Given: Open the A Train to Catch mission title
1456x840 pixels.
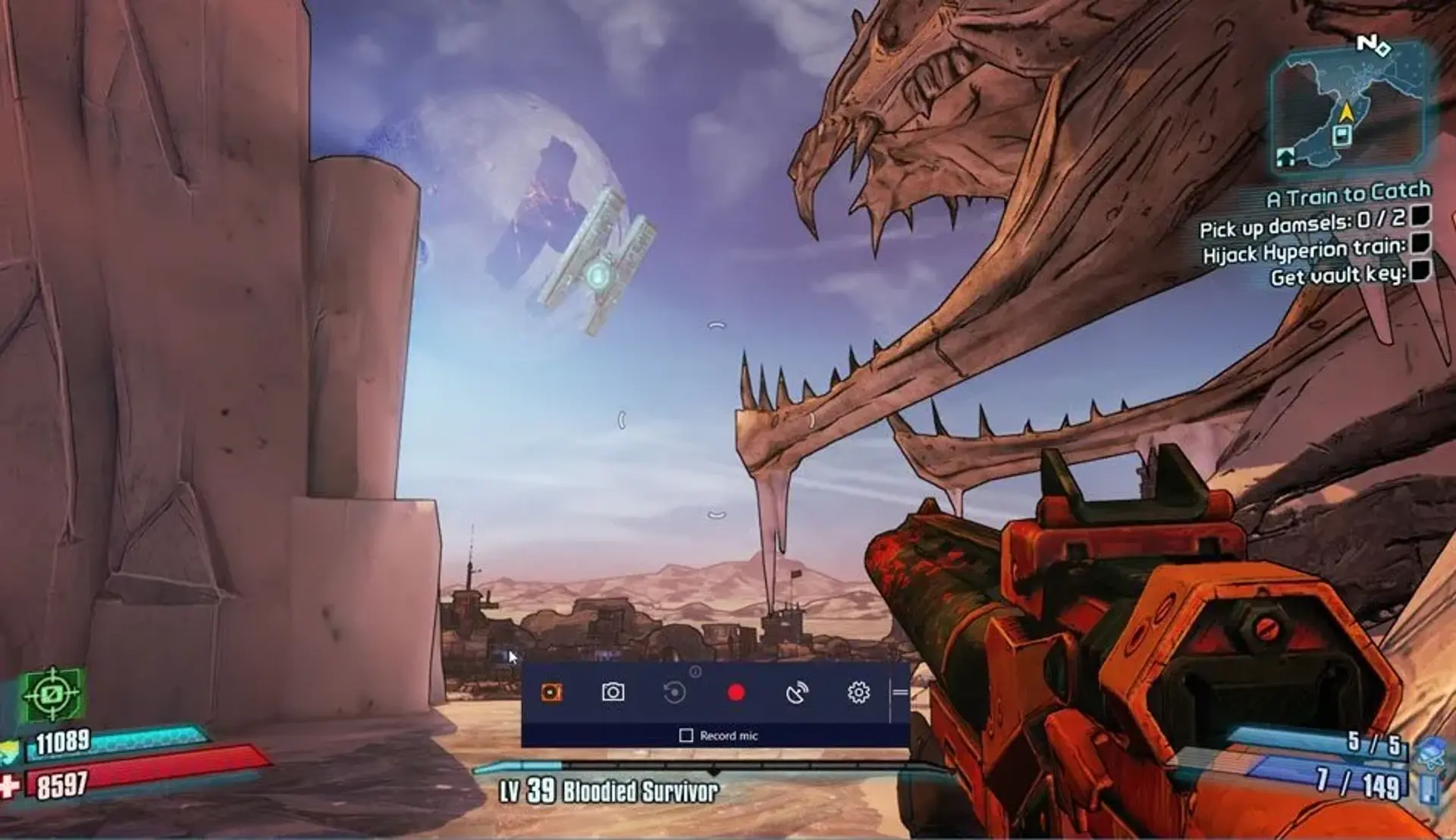Looking at the screenshot, I should pos(1350,196).
